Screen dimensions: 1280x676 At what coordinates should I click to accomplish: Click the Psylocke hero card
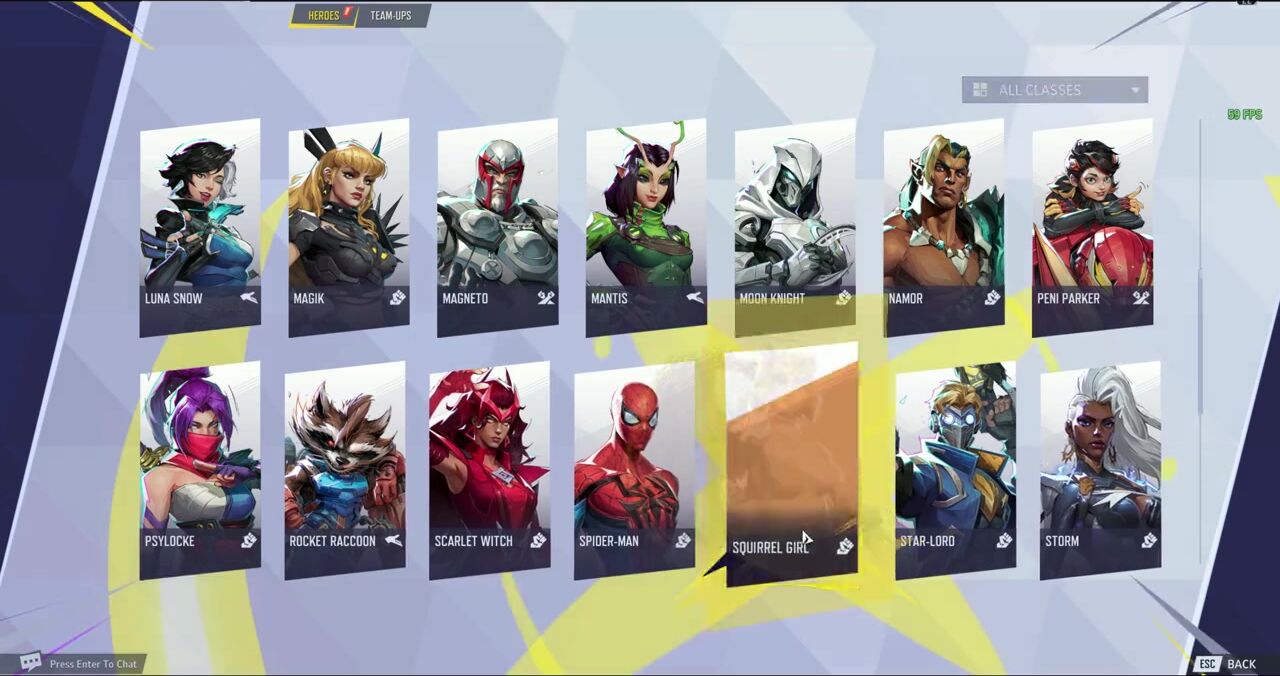(x=200, y=470)
